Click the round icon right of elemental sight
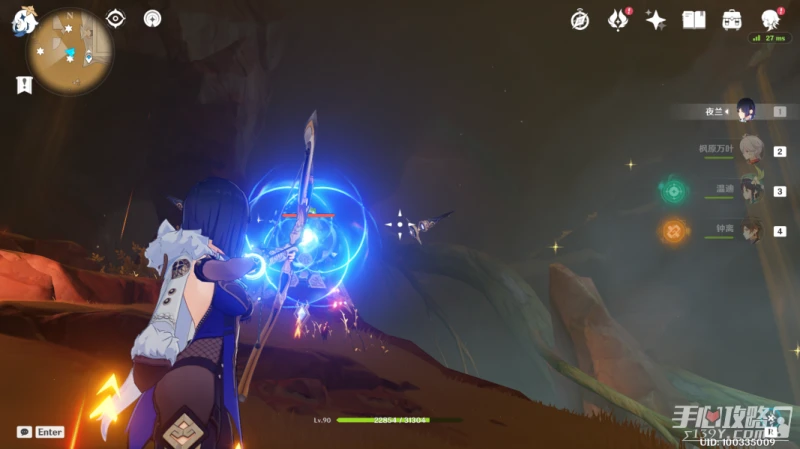The image size is (800, 449). coord(152,18)
